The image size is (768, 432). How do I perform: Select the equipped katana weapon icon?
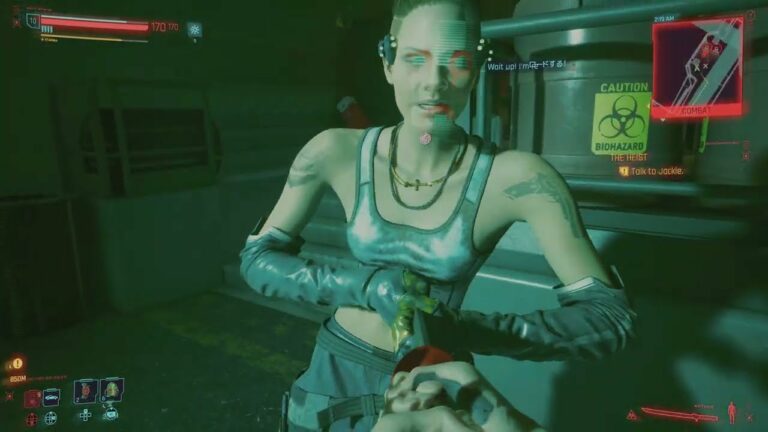tap(679, 413)
